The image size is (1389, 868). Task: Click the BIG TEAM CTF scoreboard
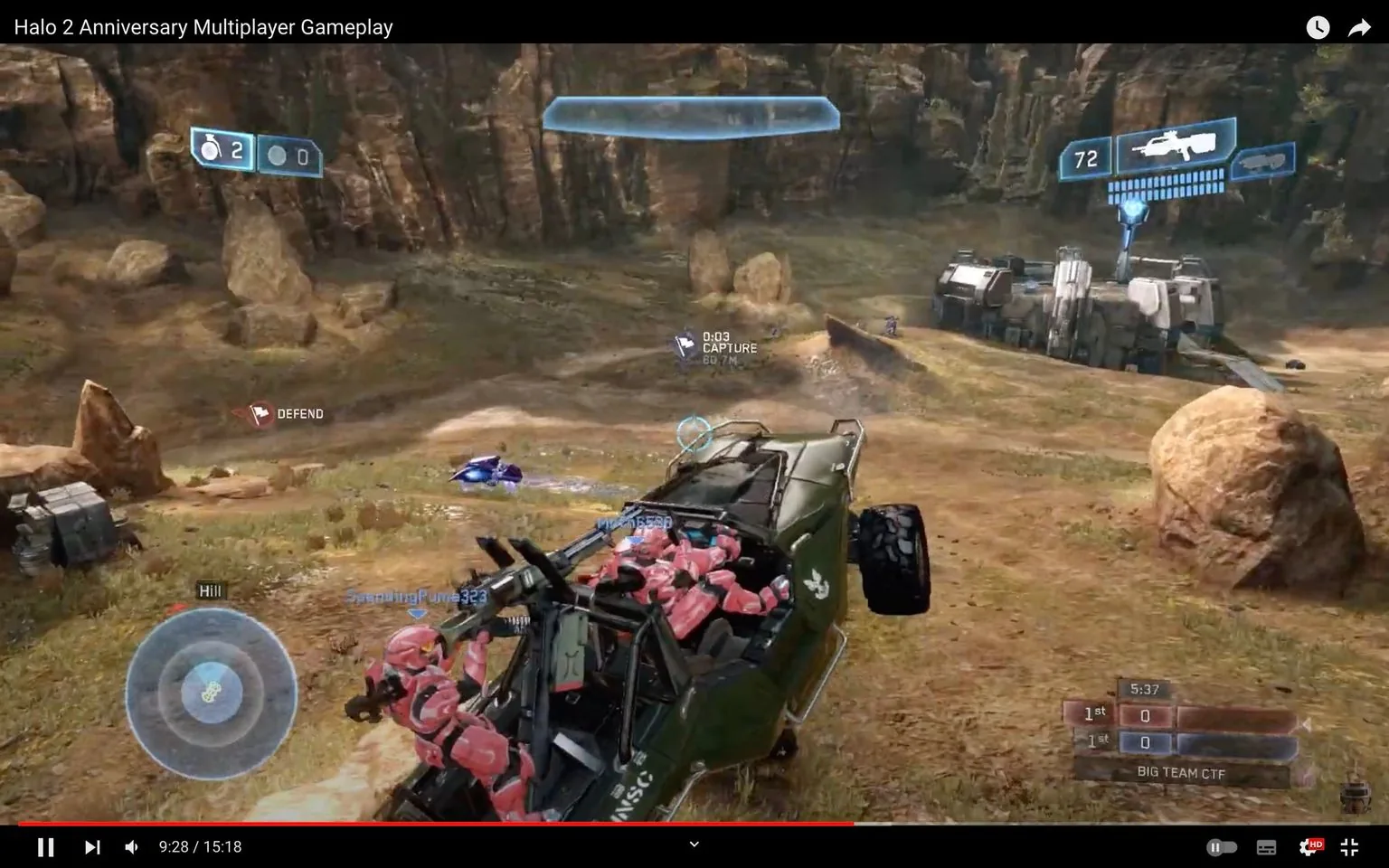(1180, 773)
